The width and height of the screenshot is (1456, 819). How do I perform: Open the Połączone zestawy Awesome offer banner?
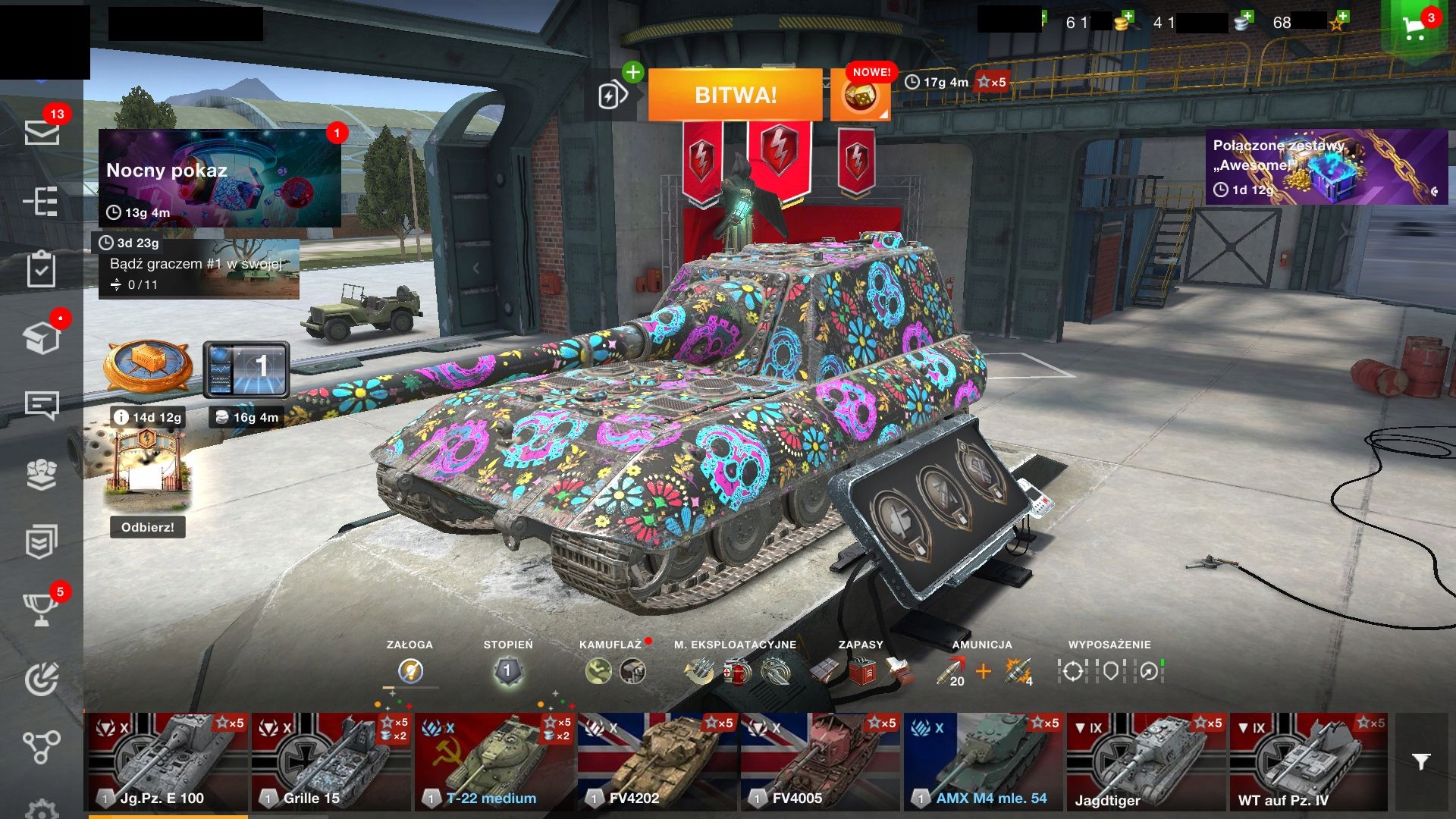1326,167
